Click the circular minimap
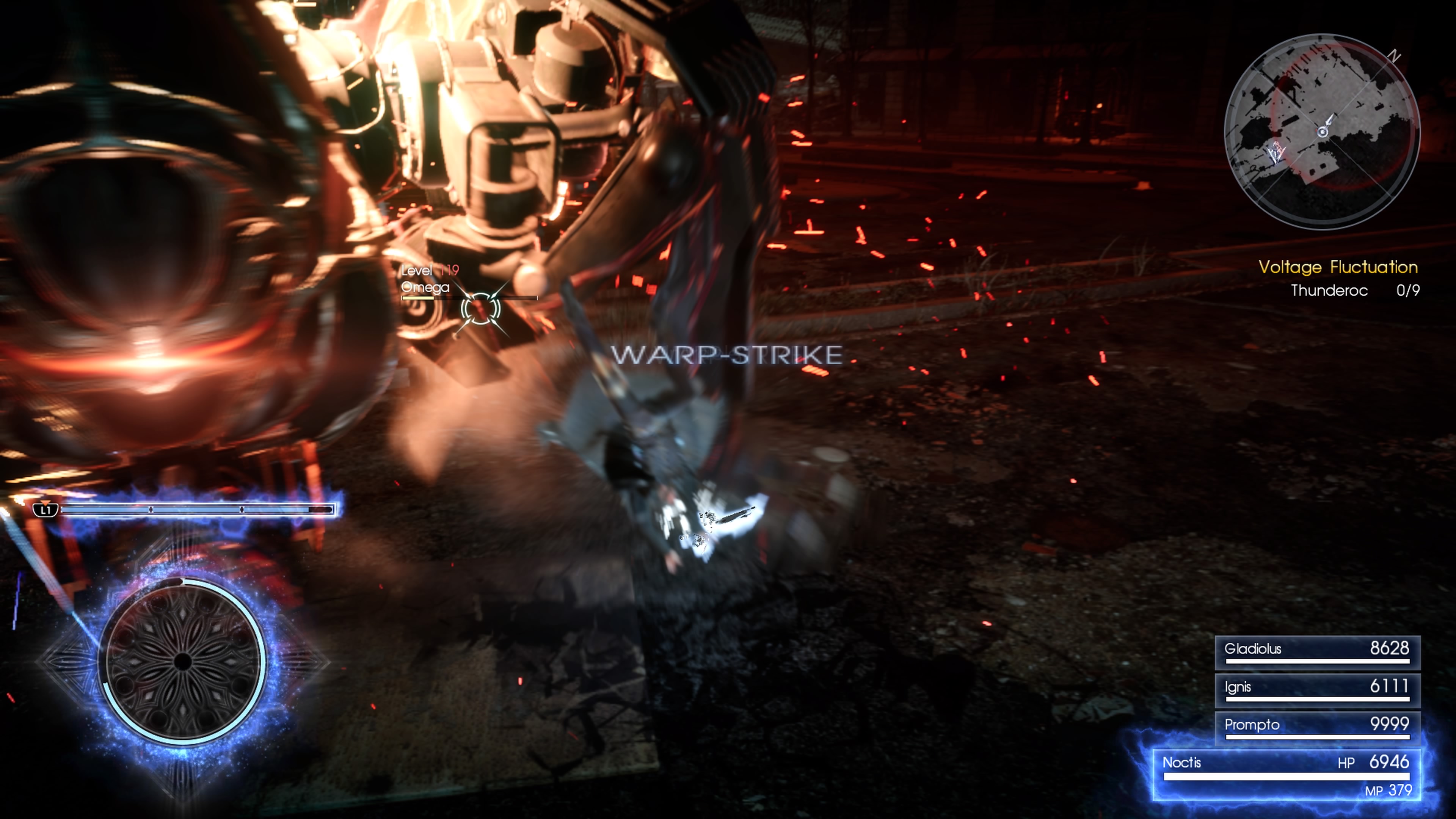1456x819 pixels. (x=1321, y=131)
